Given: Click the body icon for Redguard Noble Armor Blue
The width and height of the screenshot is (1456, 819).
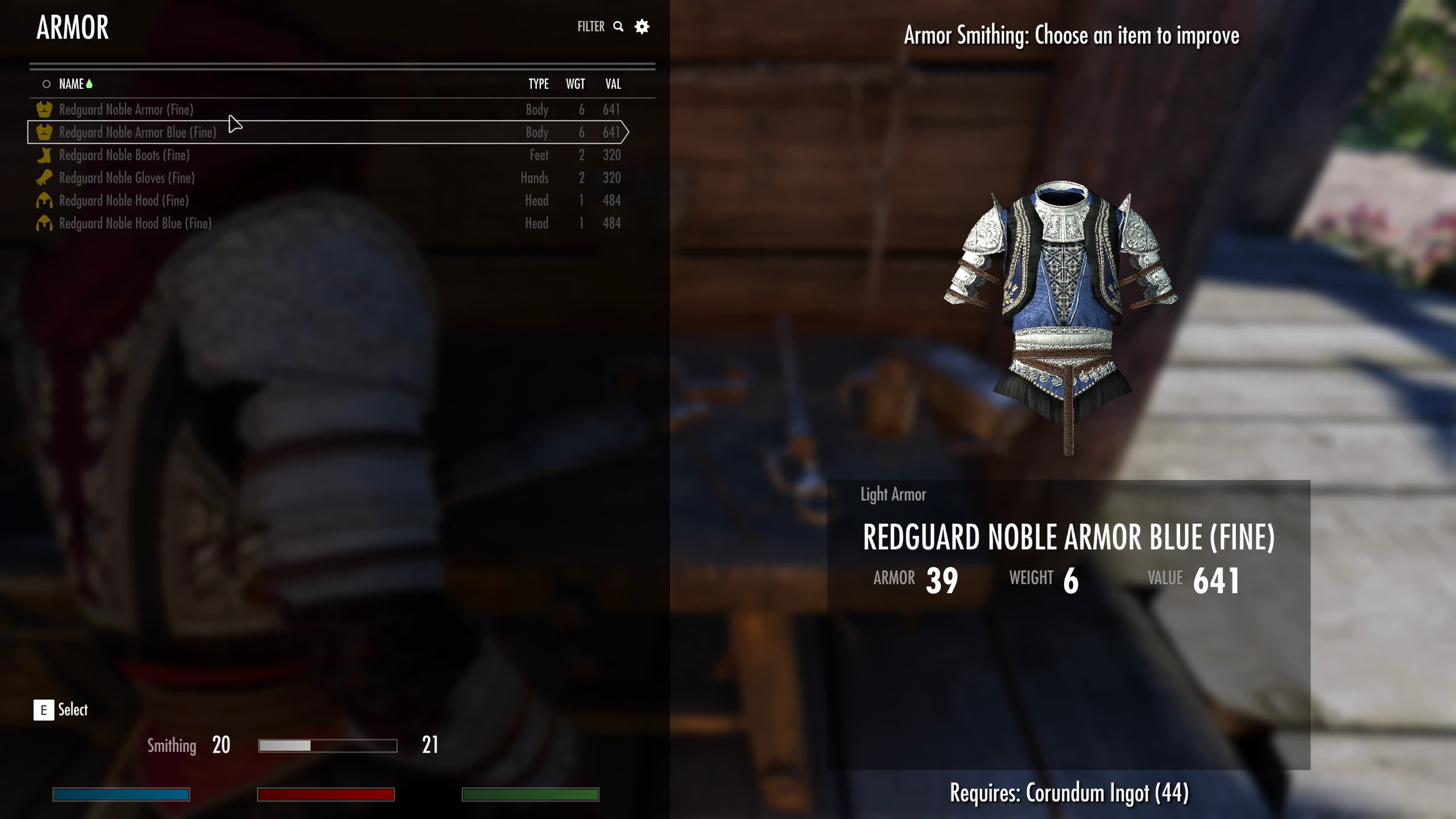Looking at the screenshot, I should pos(44,133).
